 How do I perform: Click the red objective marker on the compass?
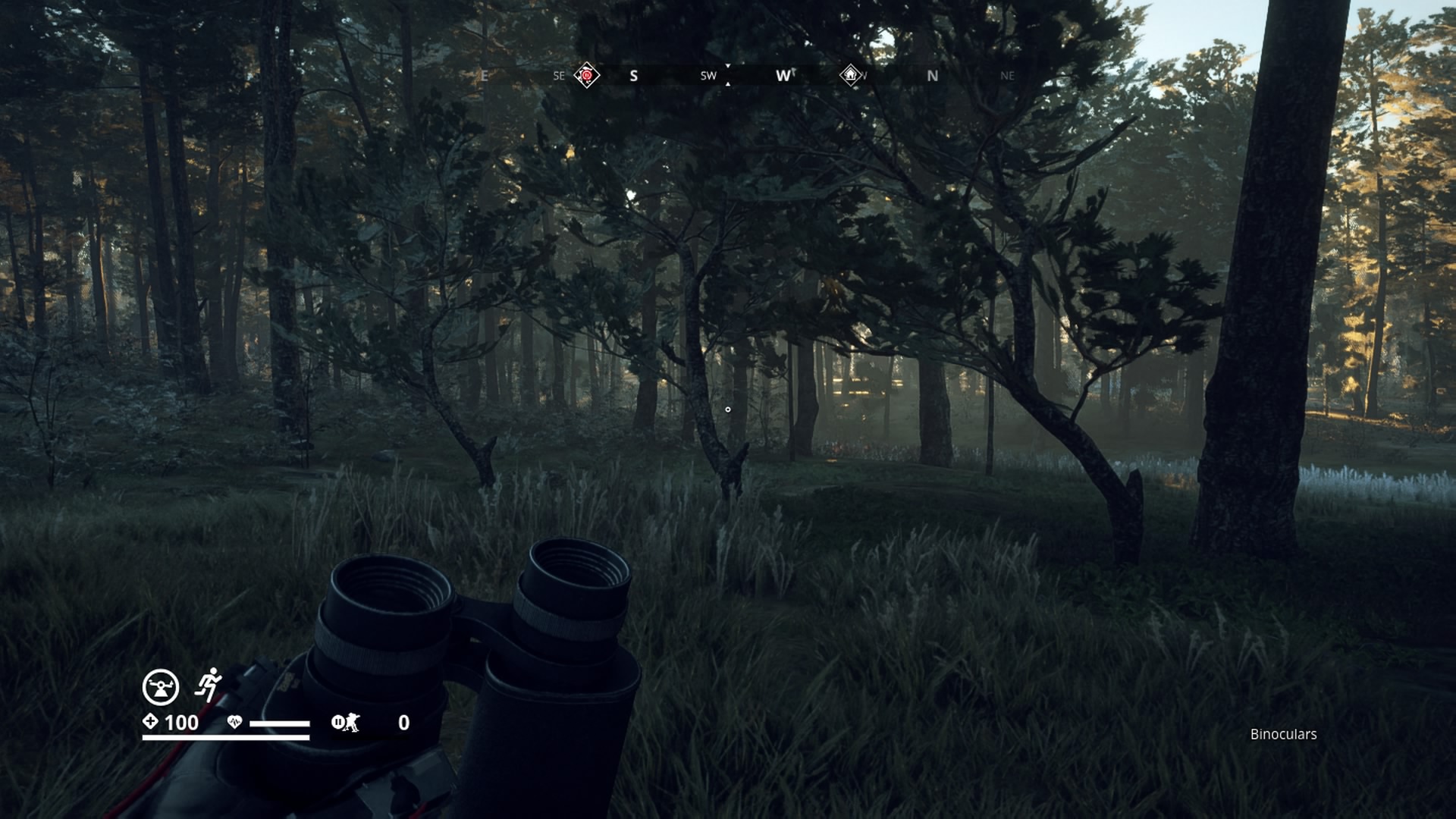point(586,75)
